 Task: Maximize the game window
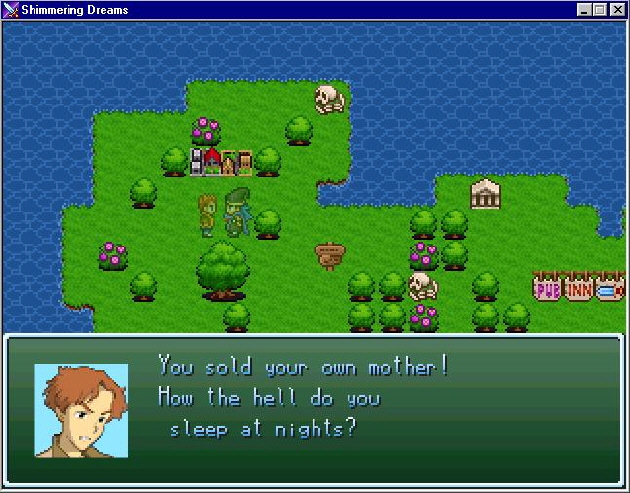[x=600, y=10]
